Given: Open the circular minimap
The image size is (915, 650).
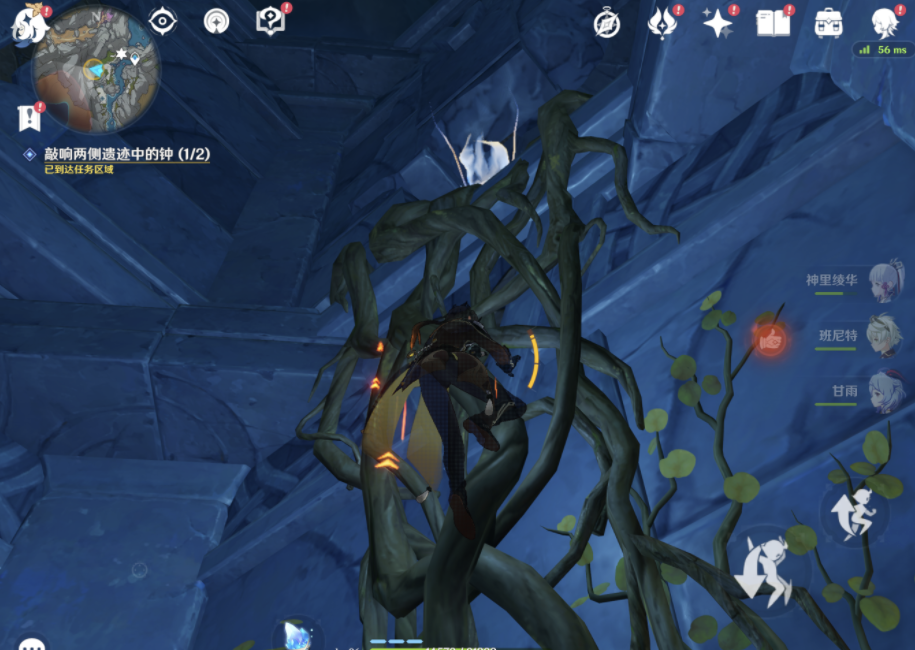Looking at the screenshot, I should pos(96,69).
